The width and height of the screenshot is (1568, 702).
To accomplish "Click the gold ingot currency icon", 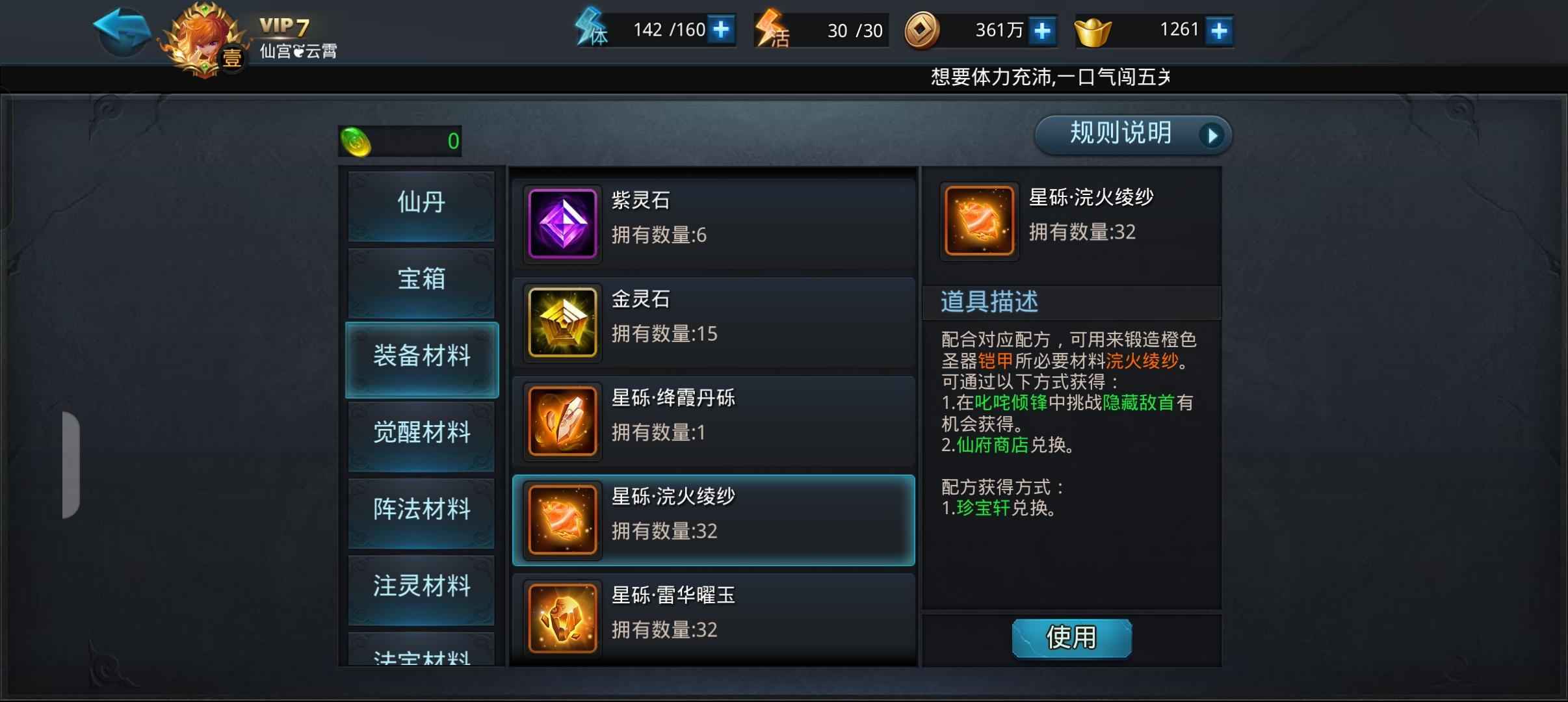I will point(1095,29).
